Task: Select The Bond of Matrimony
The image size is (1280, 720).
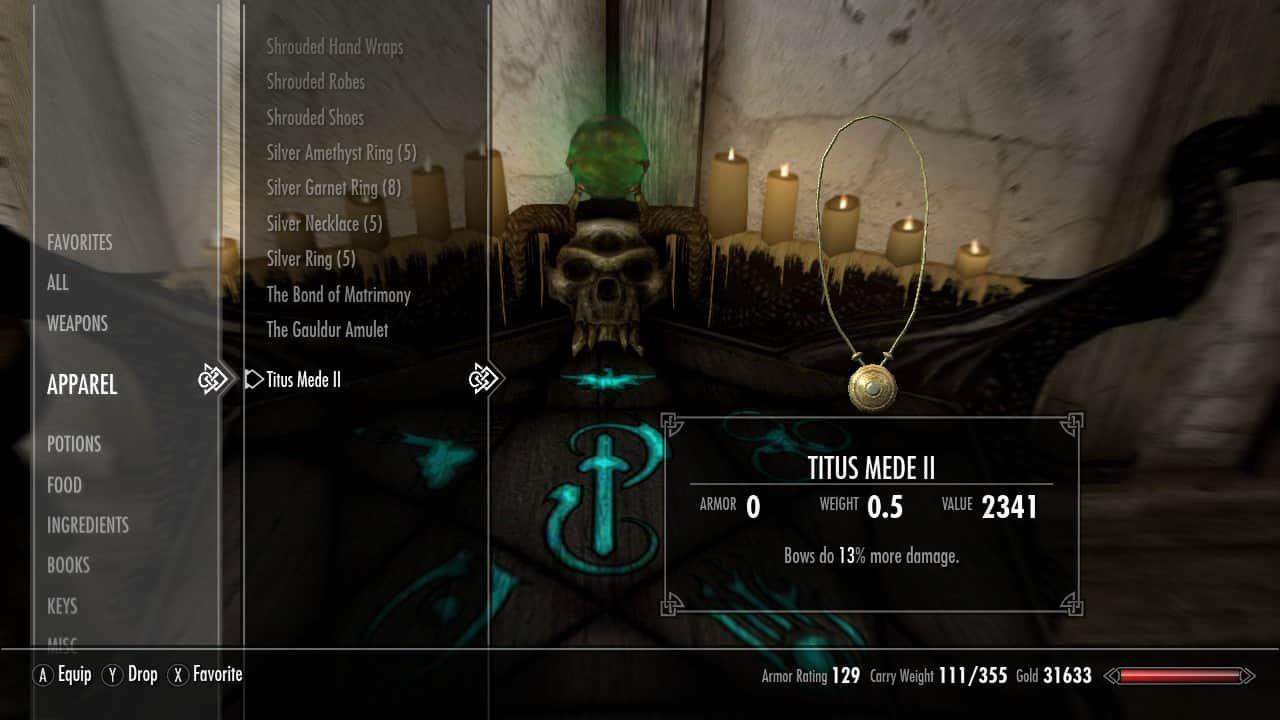Action: (x=338, y=295)
